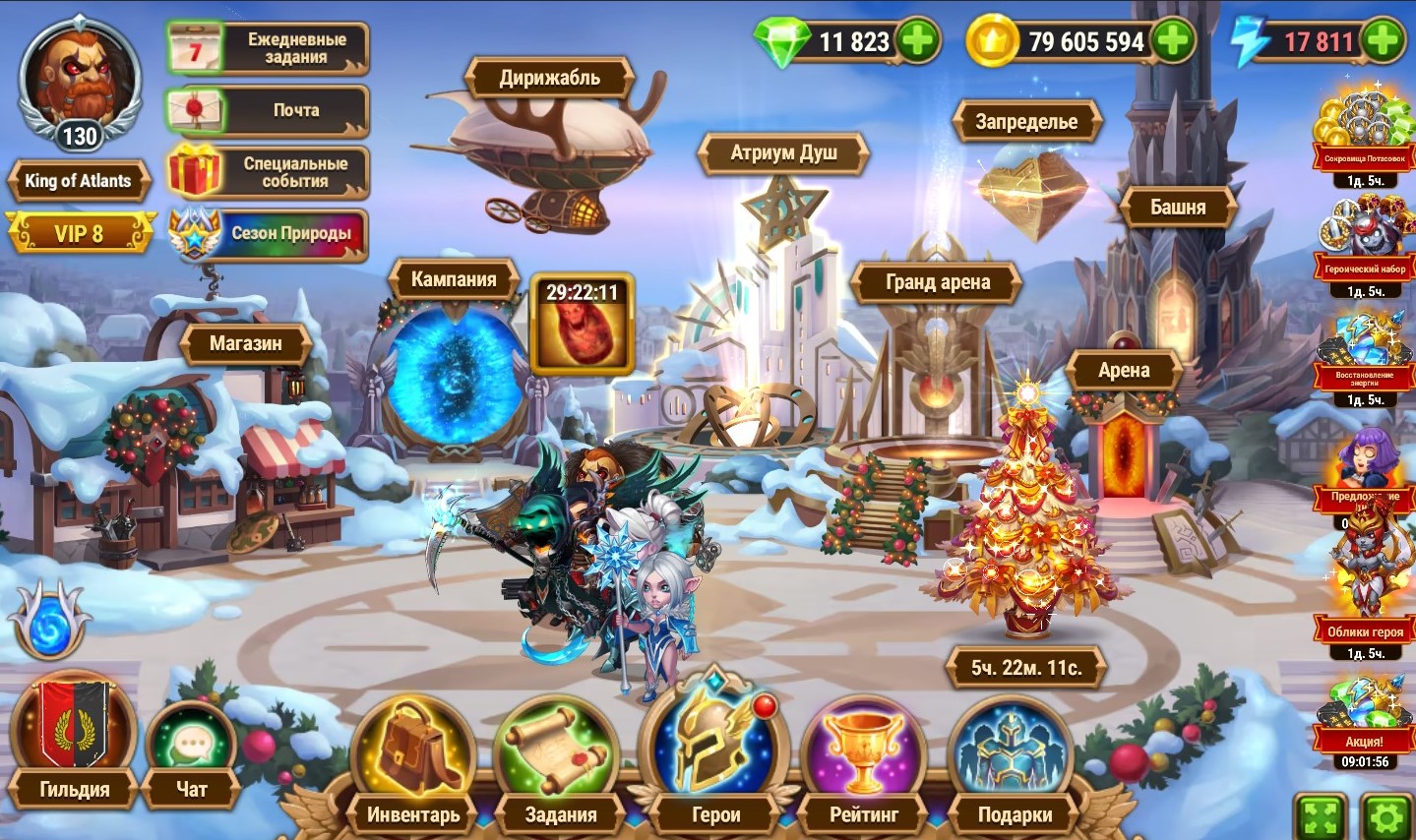
Task: Click the VIP 8 badge
Action: coord(80,233)
